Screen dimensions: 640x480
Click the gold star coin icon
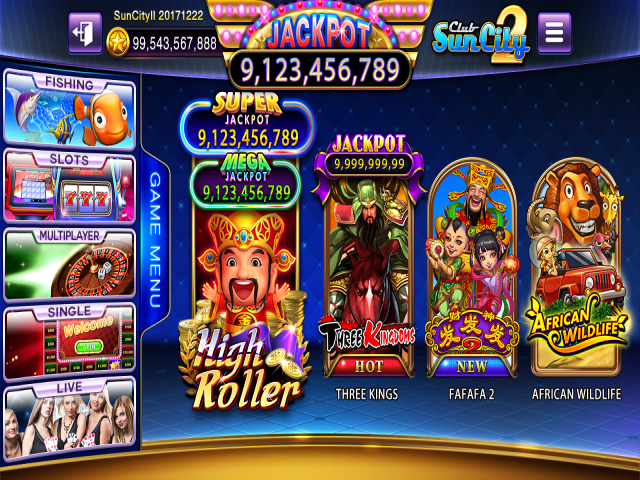coord(119,43)
